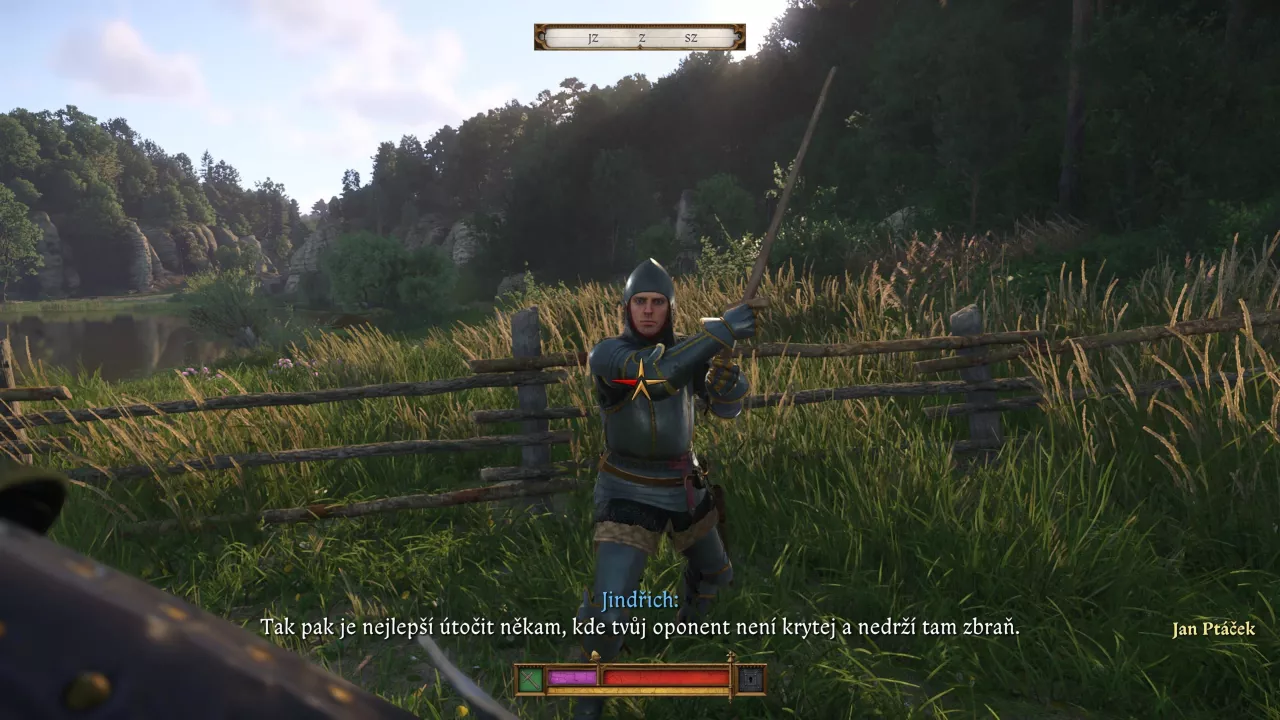Image resolution: width=1280 pixels, height=720 pixels.
Task: Click the small pointer notch below the compass Z
Action: [639, 45]
